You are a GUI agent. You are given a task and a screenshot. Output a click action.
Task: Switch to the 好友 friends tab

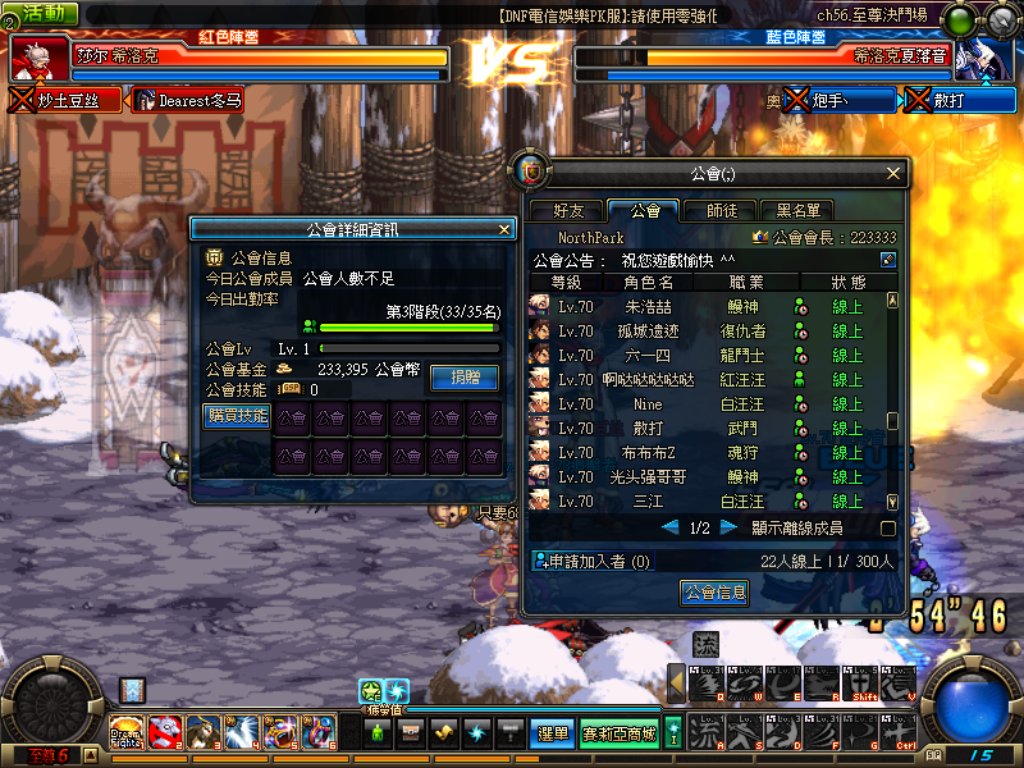[x=568, y=211]
